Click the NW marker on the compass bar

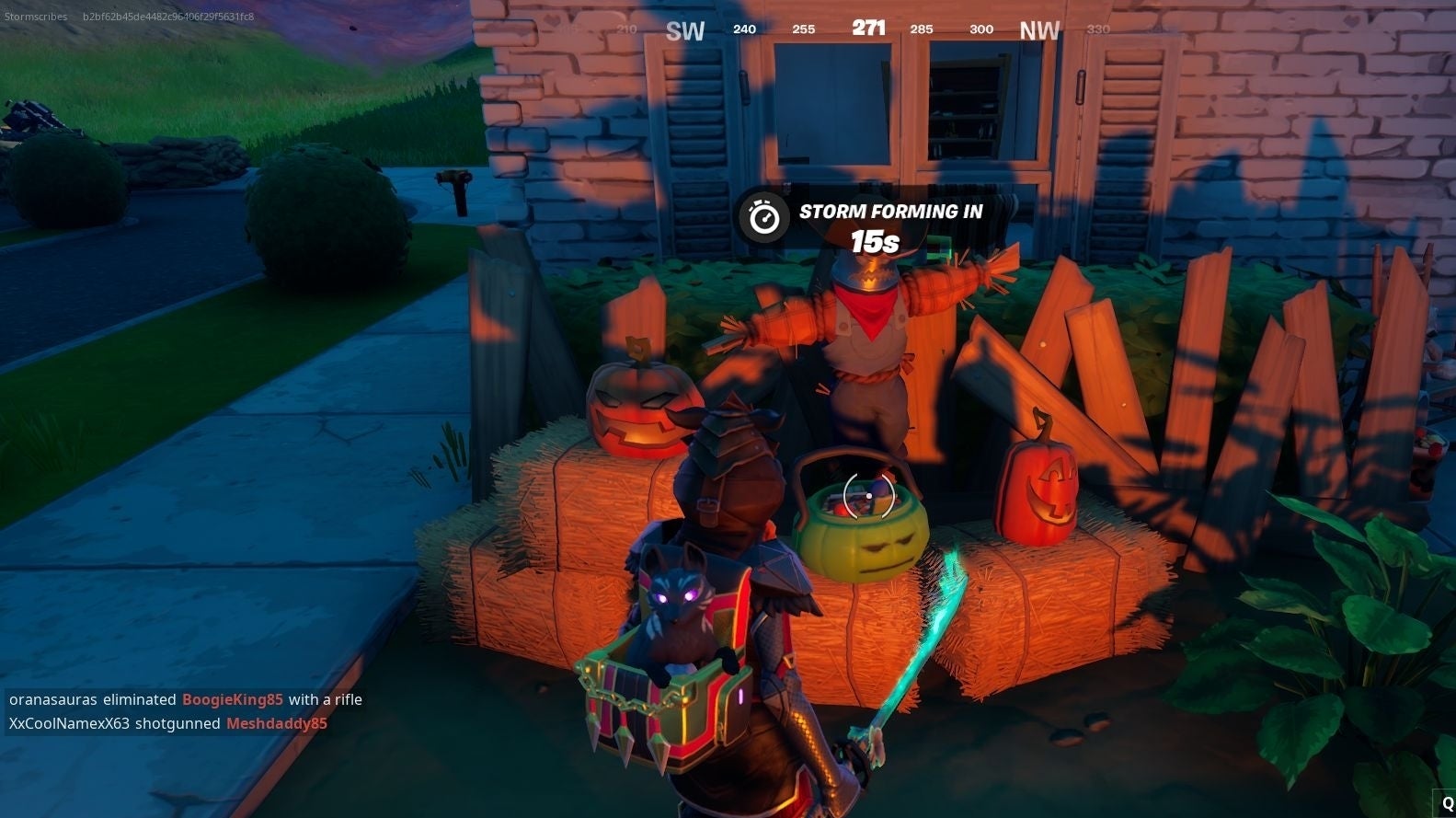coord(1038,30)
